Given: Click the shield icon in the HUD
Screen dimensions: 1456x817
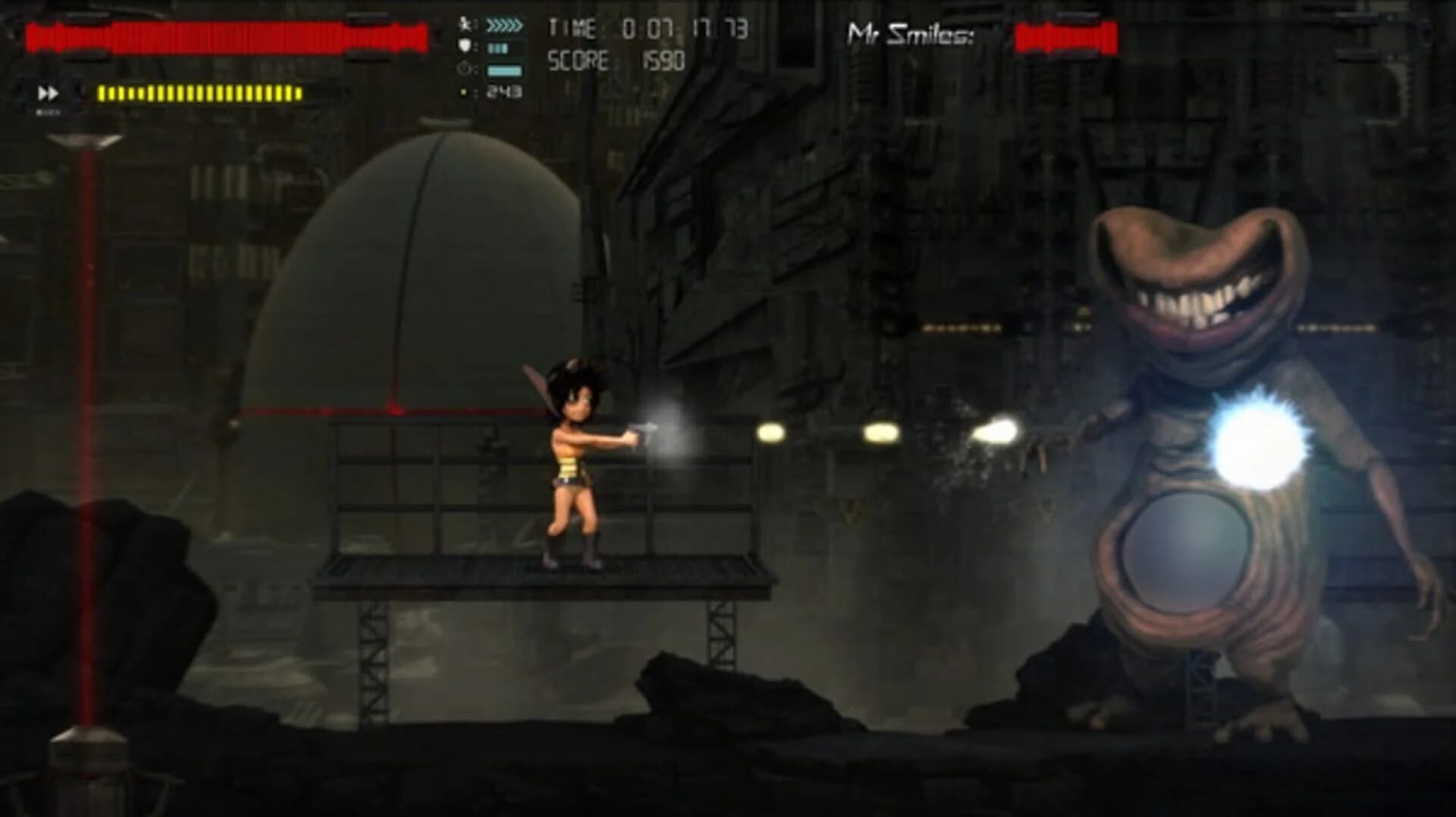Looking at the screenshot, I should click(466, 47).
